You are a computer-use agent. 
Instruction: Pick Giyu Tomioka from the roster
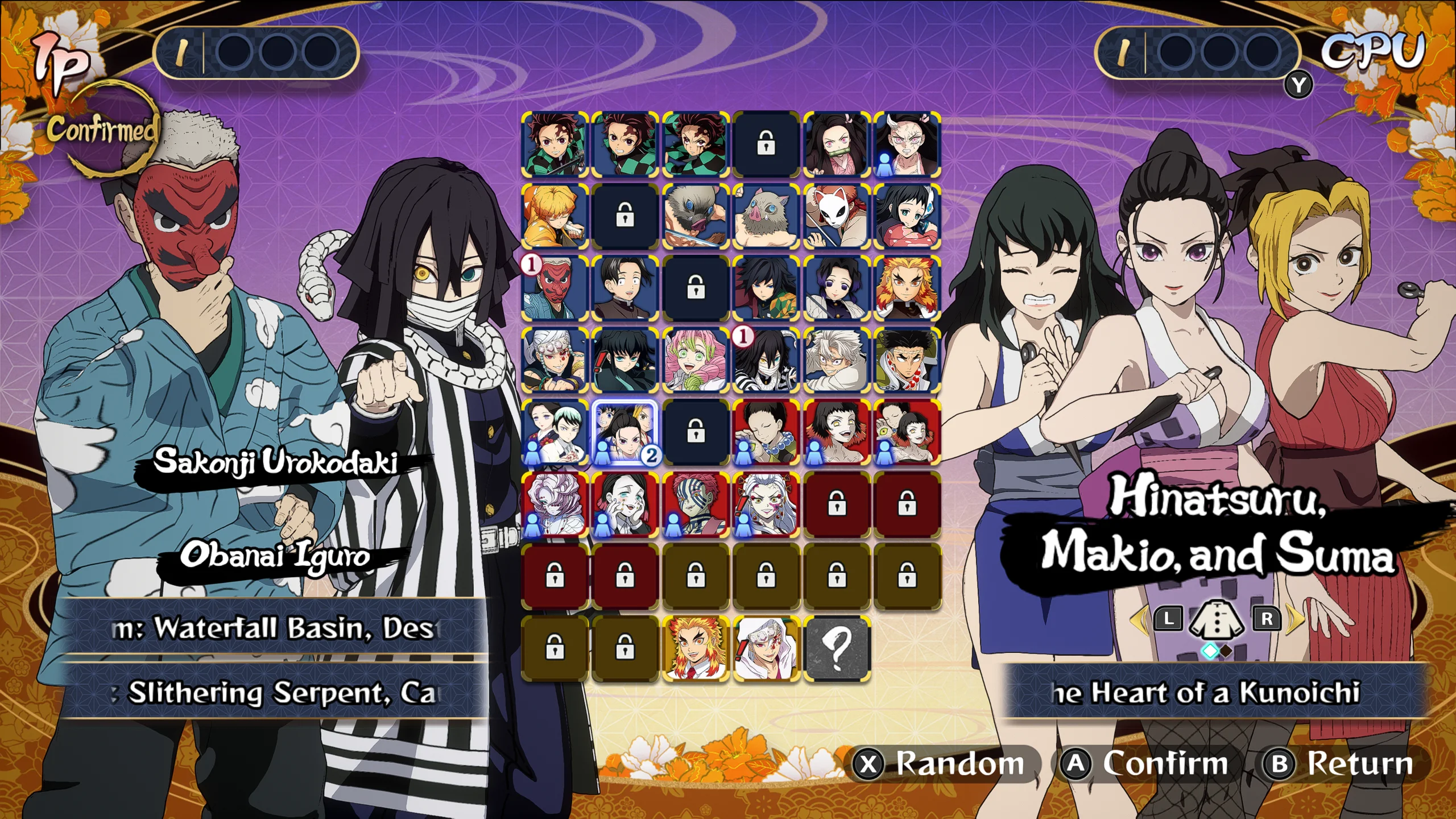[x=766, y=288]
